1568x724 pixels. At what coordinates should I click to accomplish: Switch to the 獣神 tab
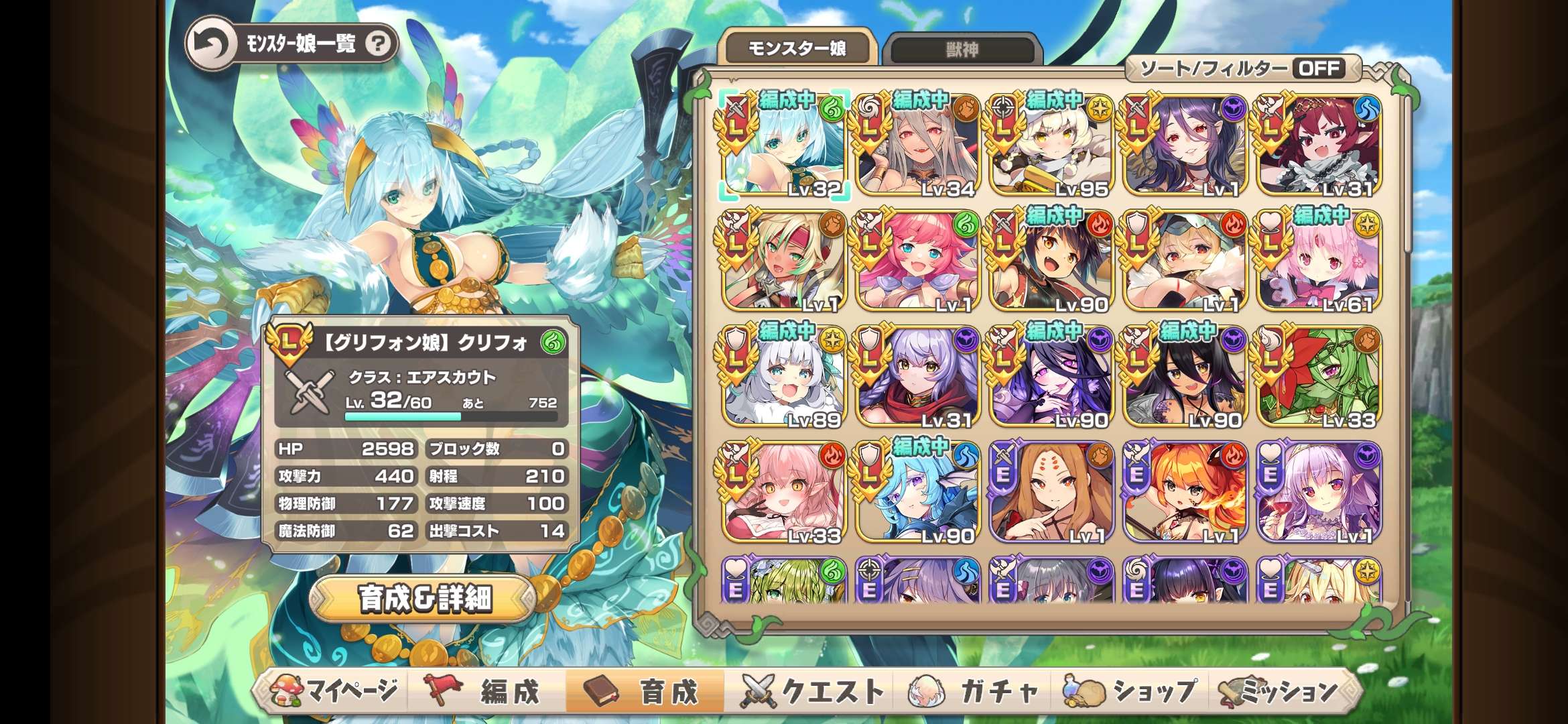click(962, 49)
